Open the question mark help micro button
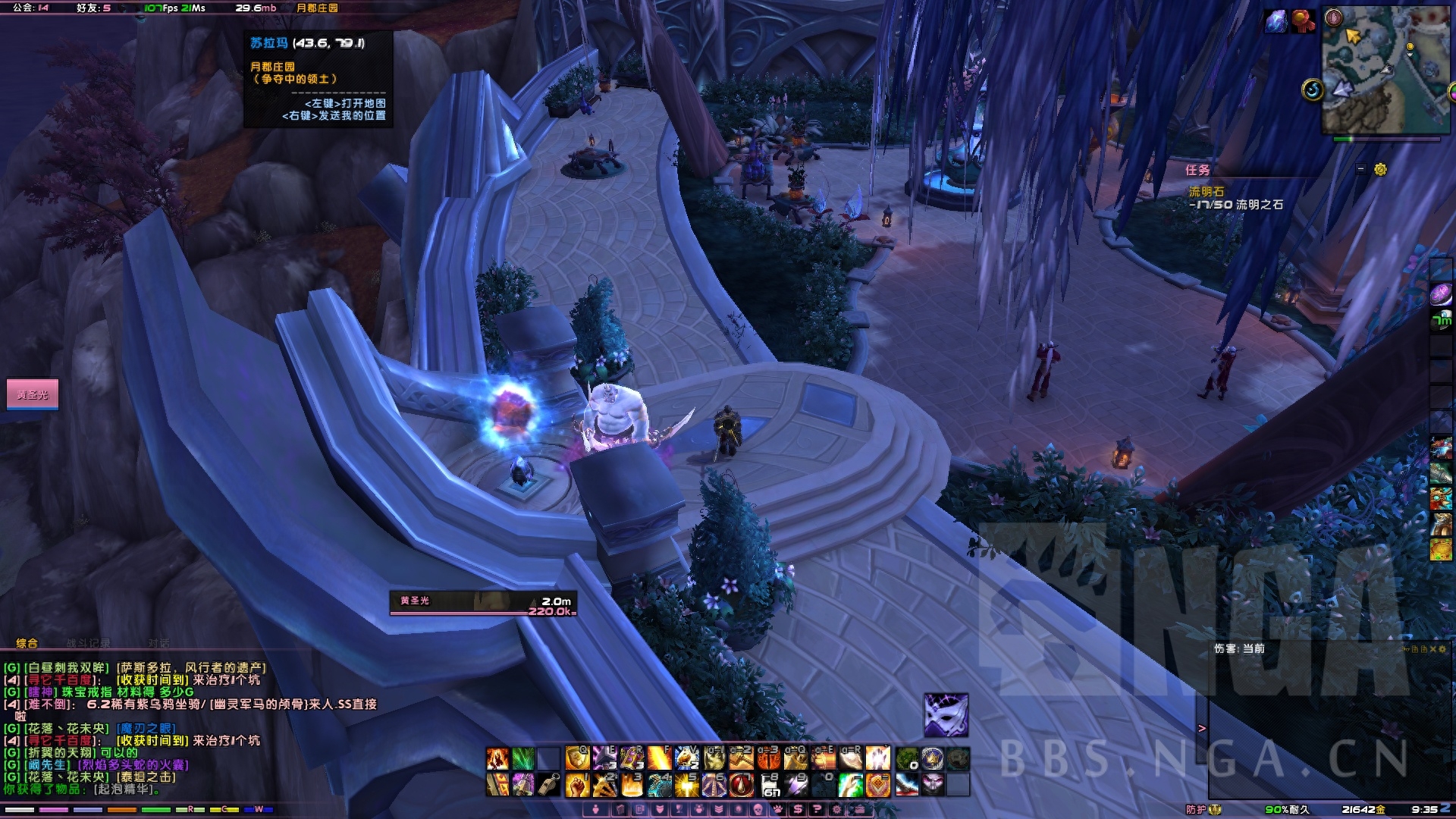This screenshot has width=1456, height=819. (817, 810)
